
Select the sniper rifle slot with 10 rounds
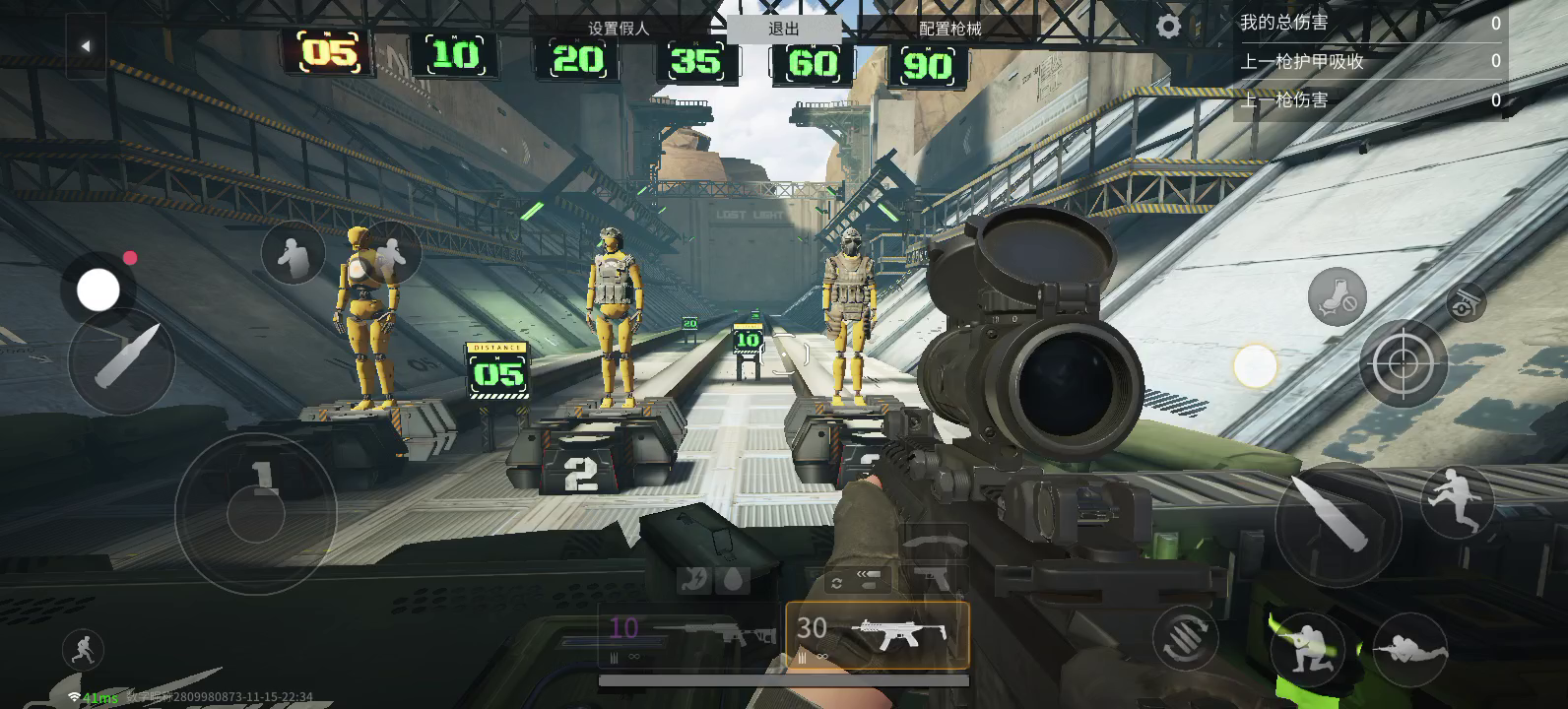[690, 635]
